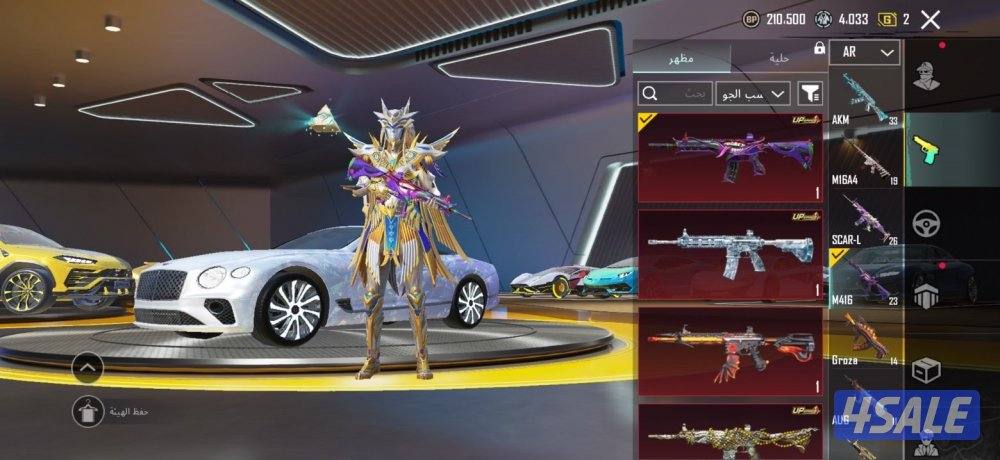
Task: Switch to the حلية ornament tab
Action: [779, 58]
